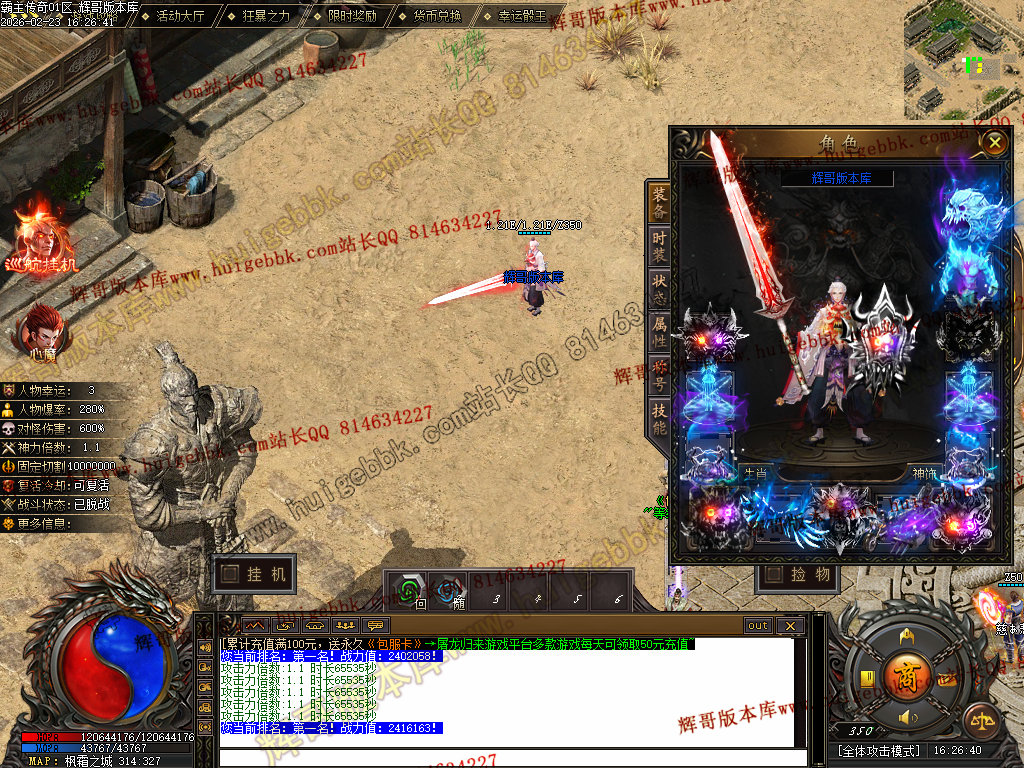Switch to the 属性 attributes tab
The width and height of the screenshot is (1024, 768).
659,325
